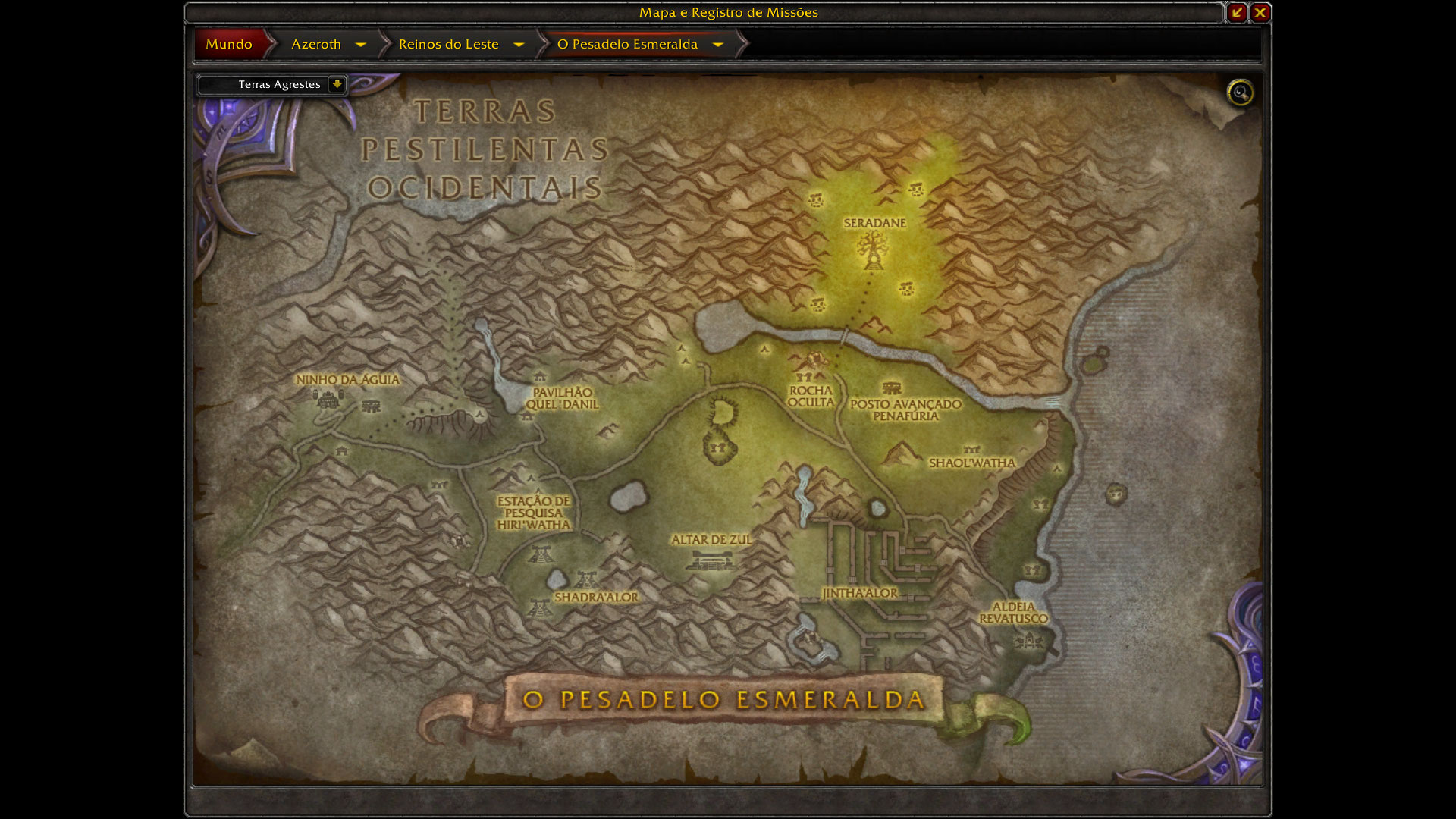Screen dimensions: 1456x819
Task: Close the Mapa e Registro de Missões window
Action: pos(1260,12)
